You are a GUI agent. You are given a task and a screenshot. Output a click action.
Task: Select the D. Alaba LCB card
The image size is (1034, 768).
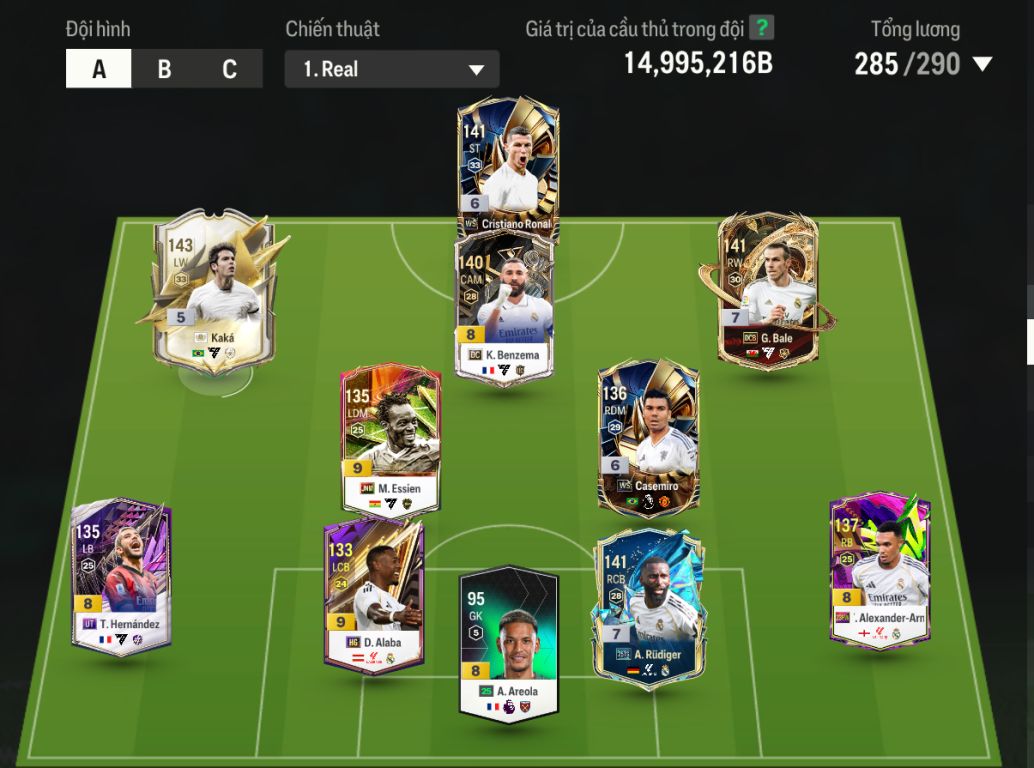[374, 595]
